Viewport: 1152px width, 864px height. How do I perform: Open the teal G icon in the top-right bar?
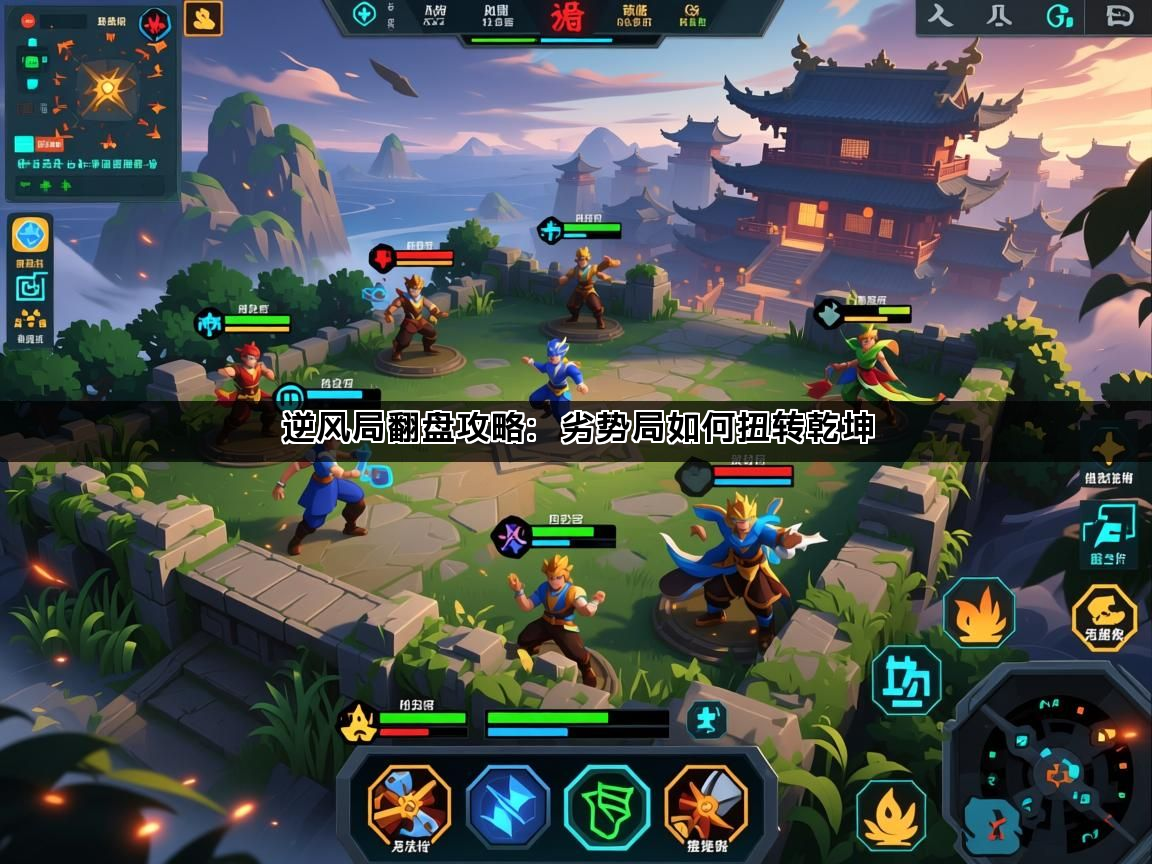tap(1060, 16)
